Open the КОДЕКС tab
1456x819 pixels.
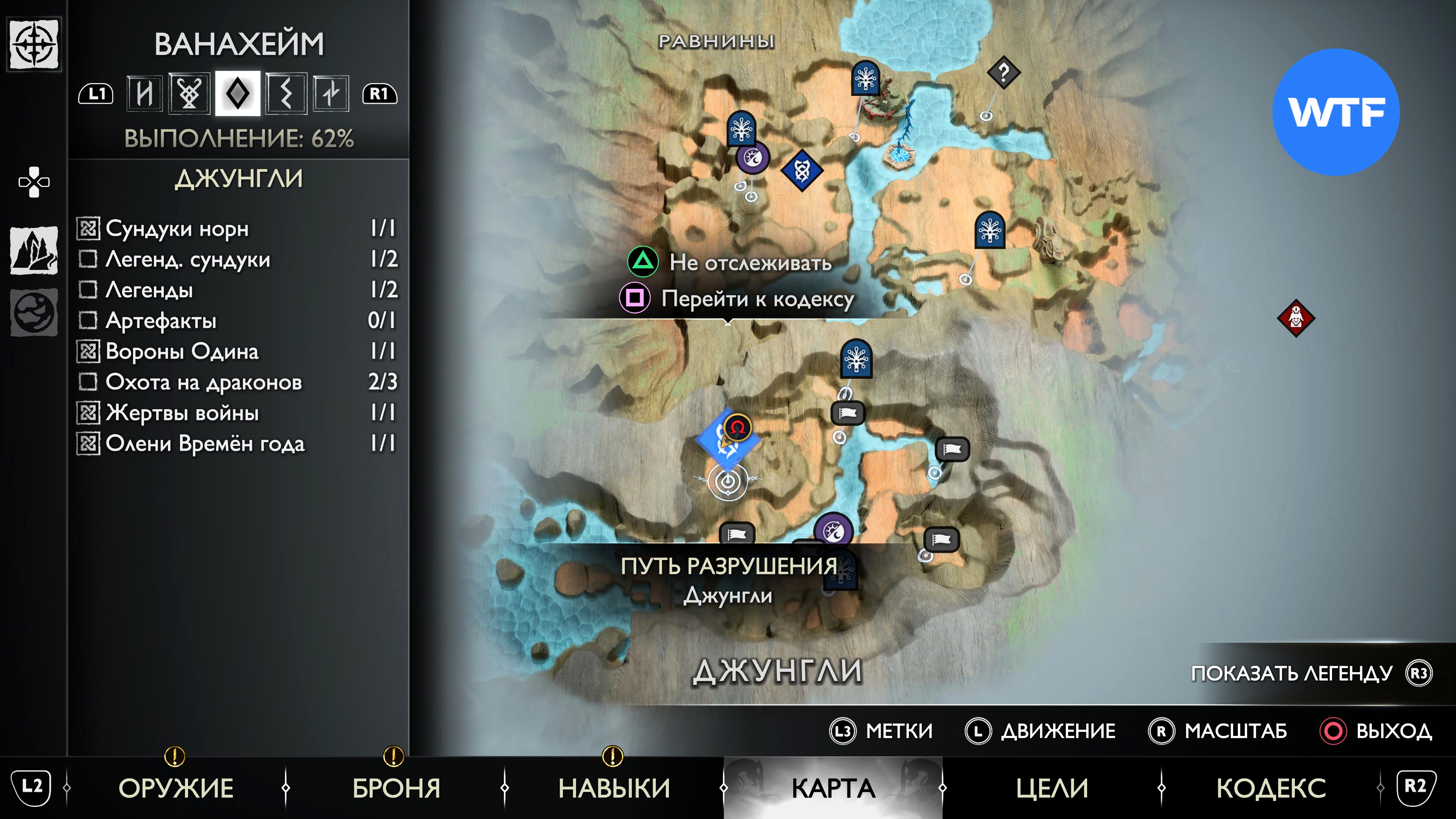(x=1271, y=788)
